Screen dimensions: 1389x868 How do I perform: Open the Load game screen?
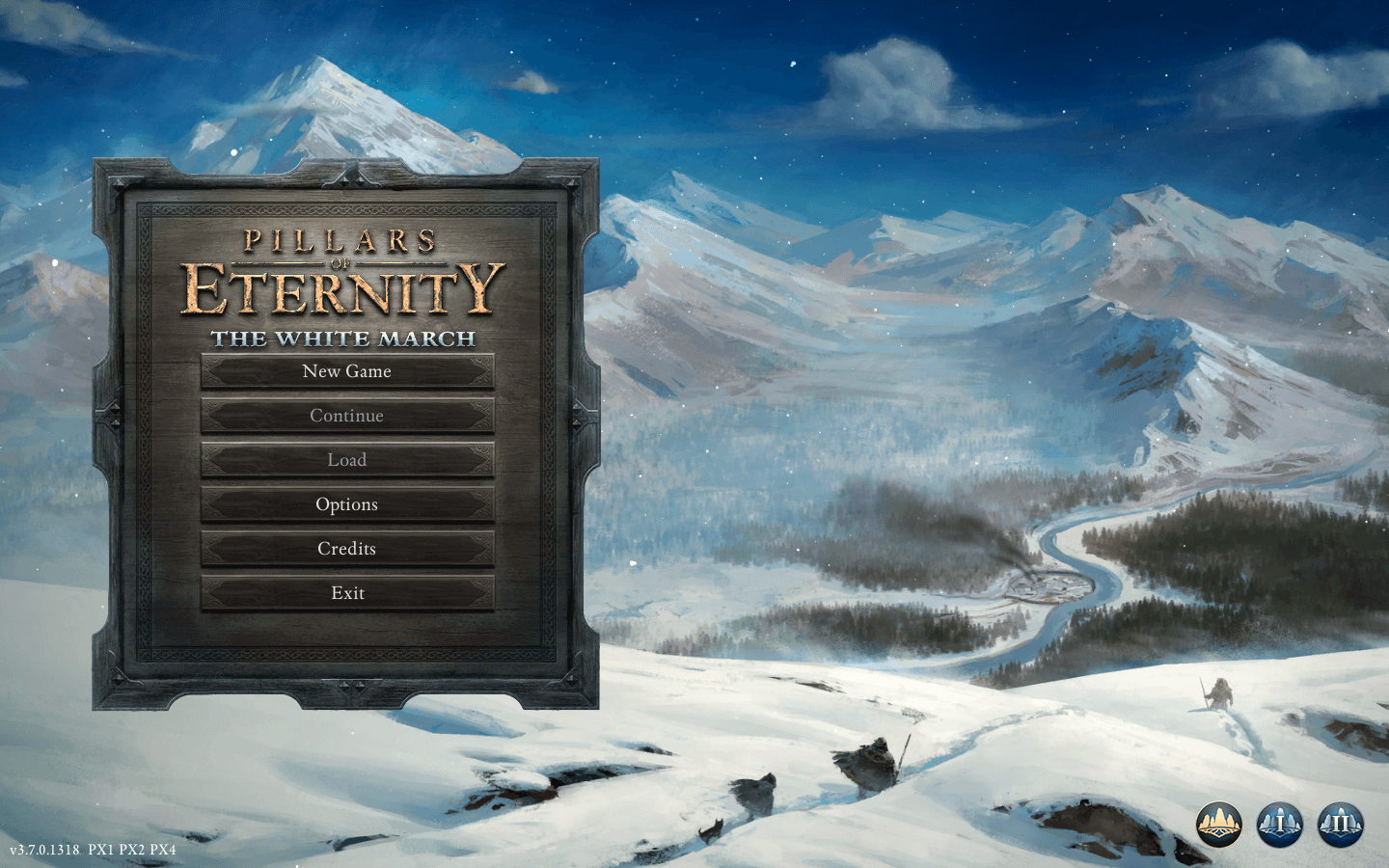(347, 460)
